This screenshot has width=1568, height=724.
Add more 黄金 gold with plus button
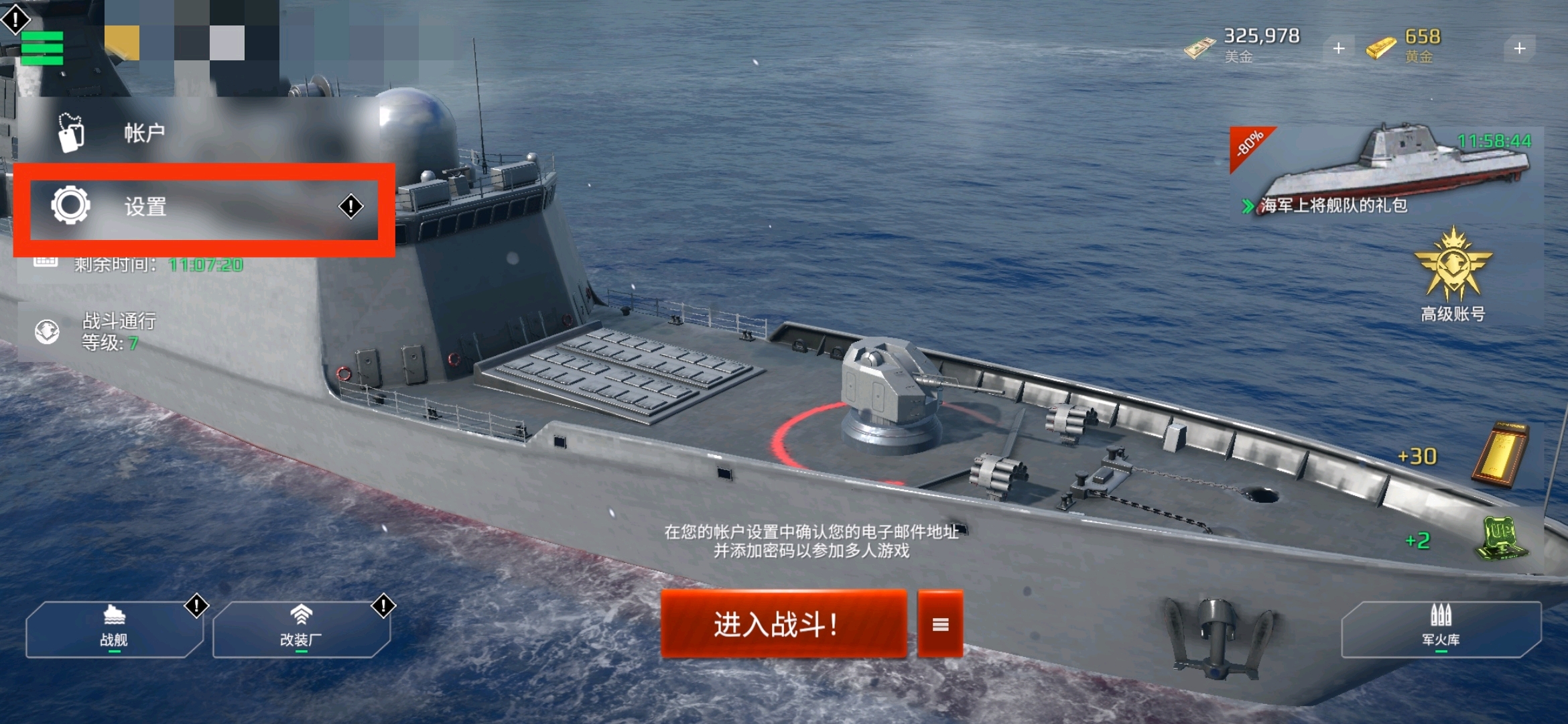click(1519, 48)
